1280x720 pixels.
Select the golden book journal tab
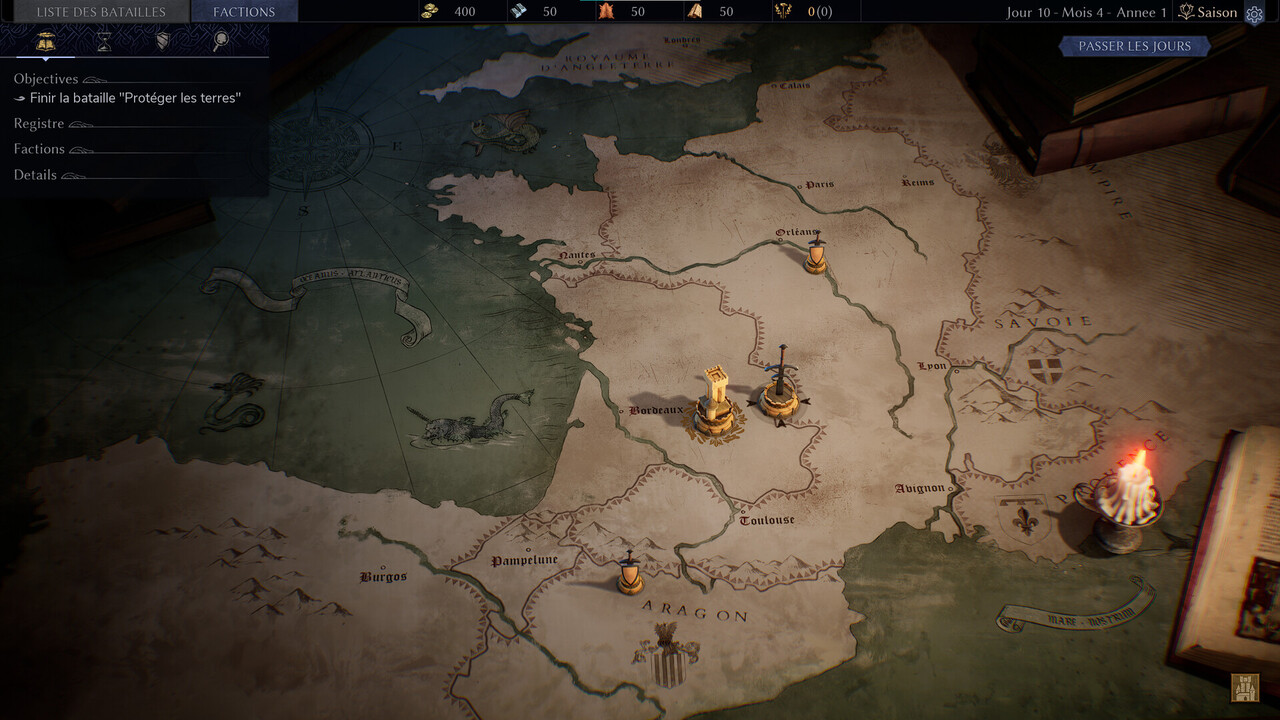pyautogui.click(x=45, y=41)
